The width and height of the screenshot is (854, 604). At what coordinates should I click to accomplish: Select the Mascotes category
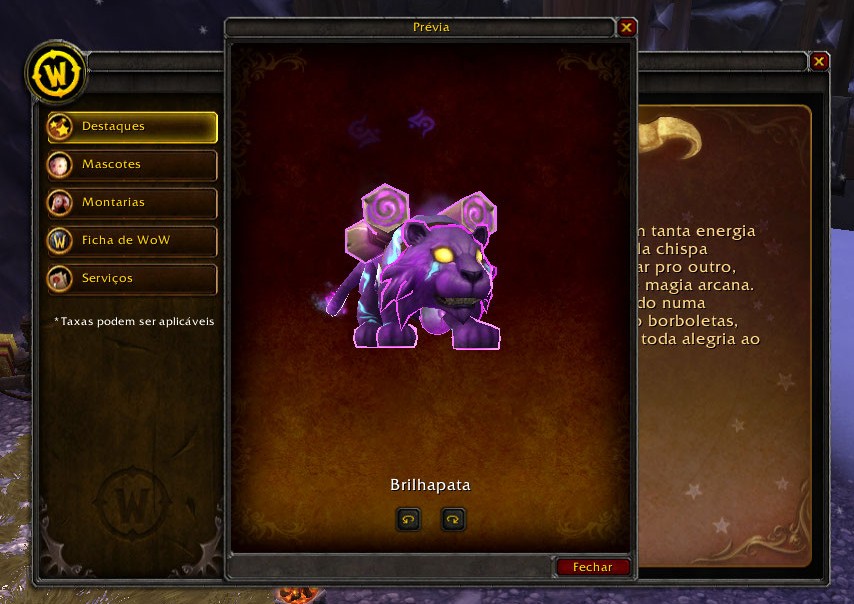click(132, 164)
